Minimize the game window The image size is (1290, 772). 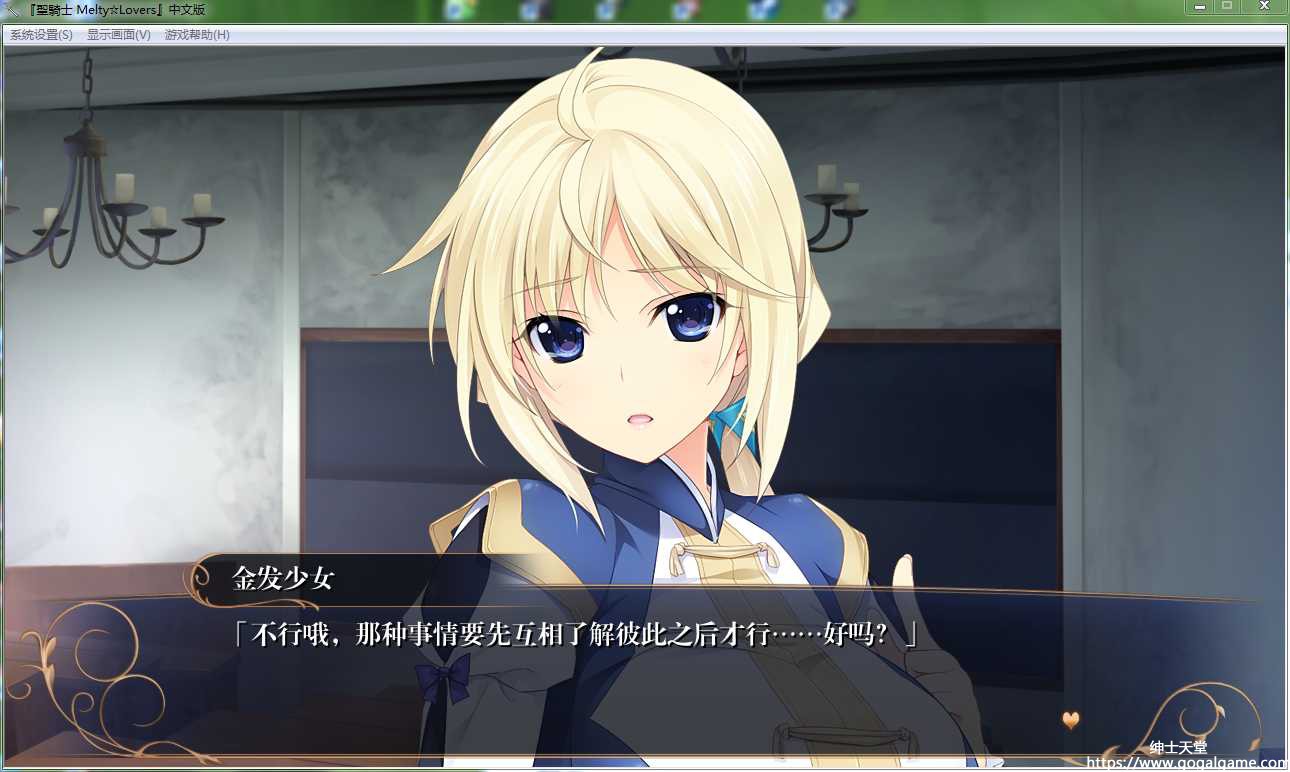[x=1199, y=7]
